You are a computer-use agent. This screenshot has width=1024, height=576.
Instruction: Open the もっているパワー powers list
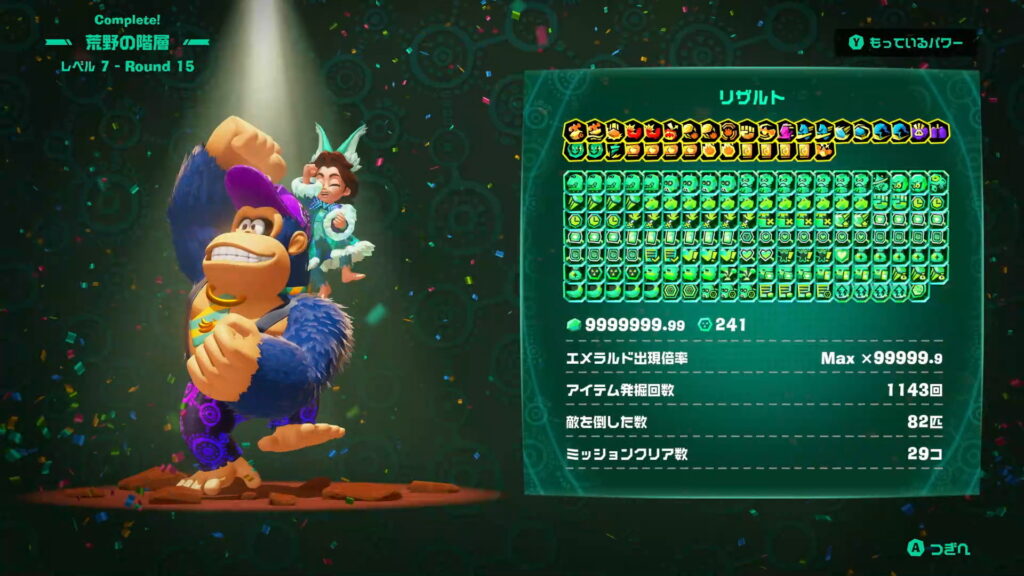point(906,43)
